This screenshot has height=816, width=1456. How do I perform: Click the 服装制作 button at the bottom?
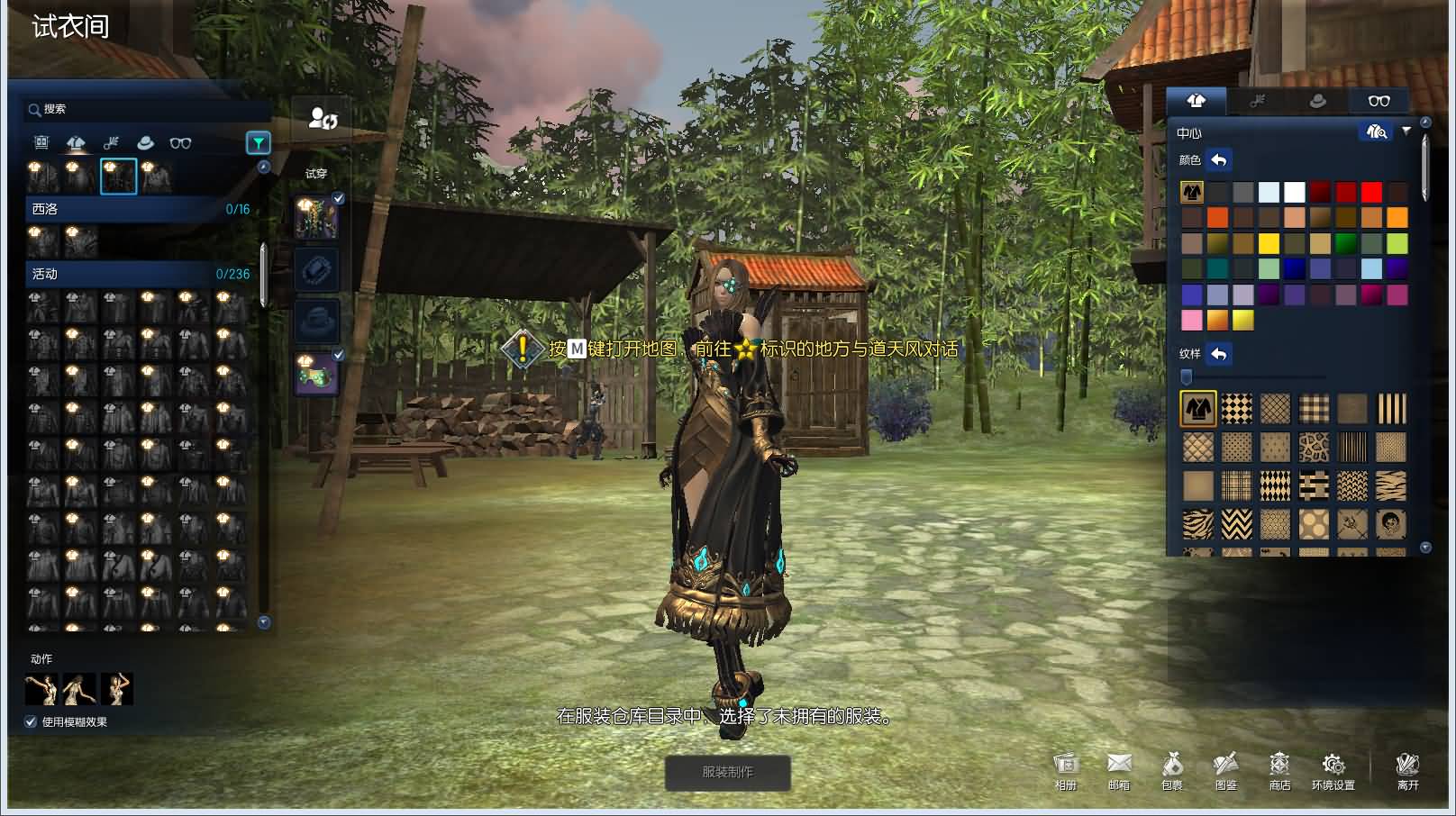[728, 774]
